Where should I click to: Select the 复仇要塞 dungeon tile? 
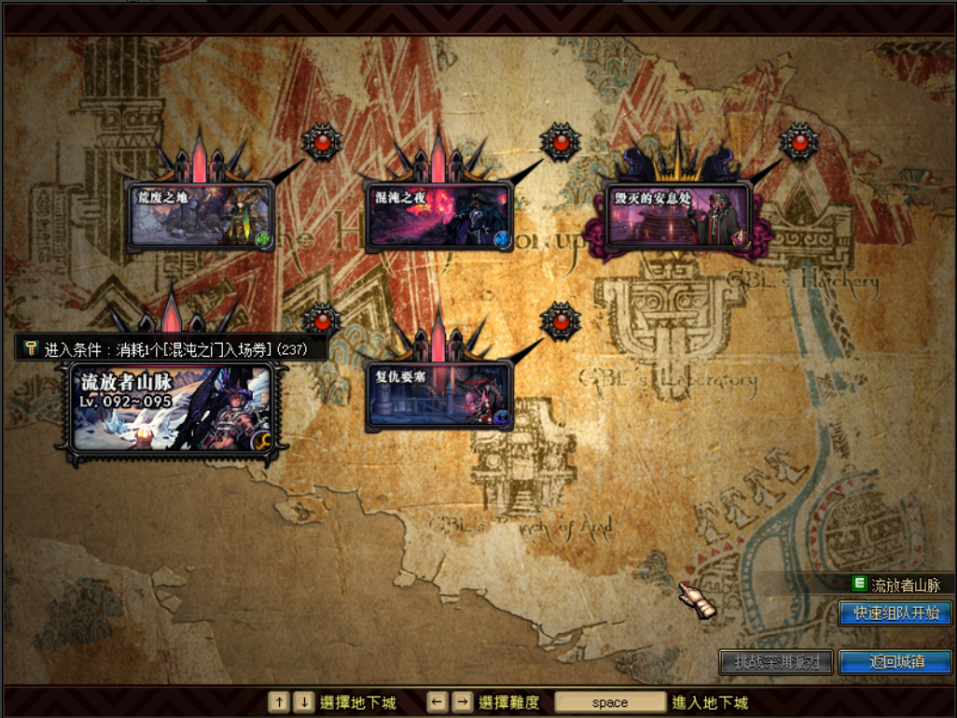[x=439, y=395]
